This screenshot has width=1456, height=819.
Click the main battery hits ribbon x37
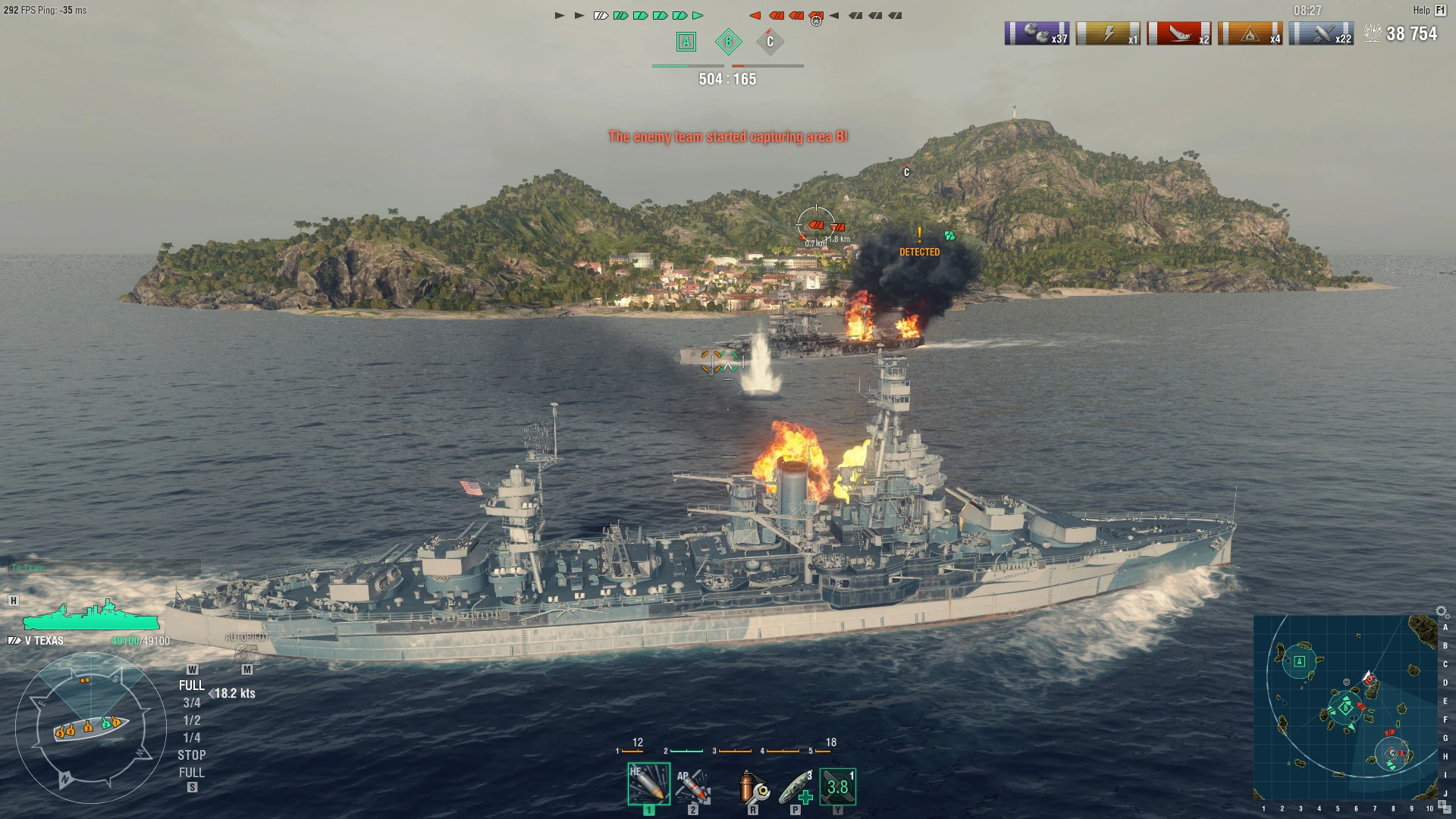1036,32
